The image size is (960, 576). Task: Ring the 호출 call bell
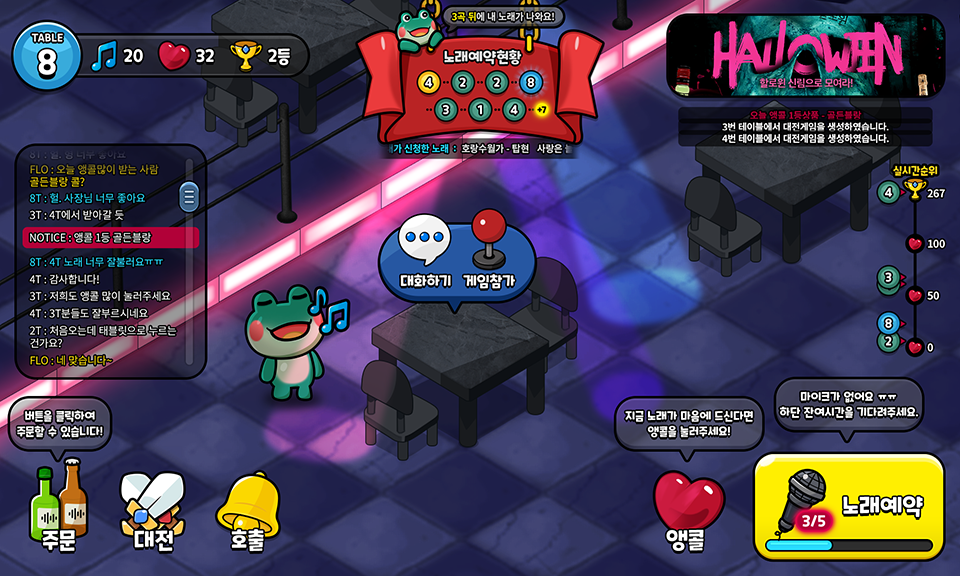[246, 510]
